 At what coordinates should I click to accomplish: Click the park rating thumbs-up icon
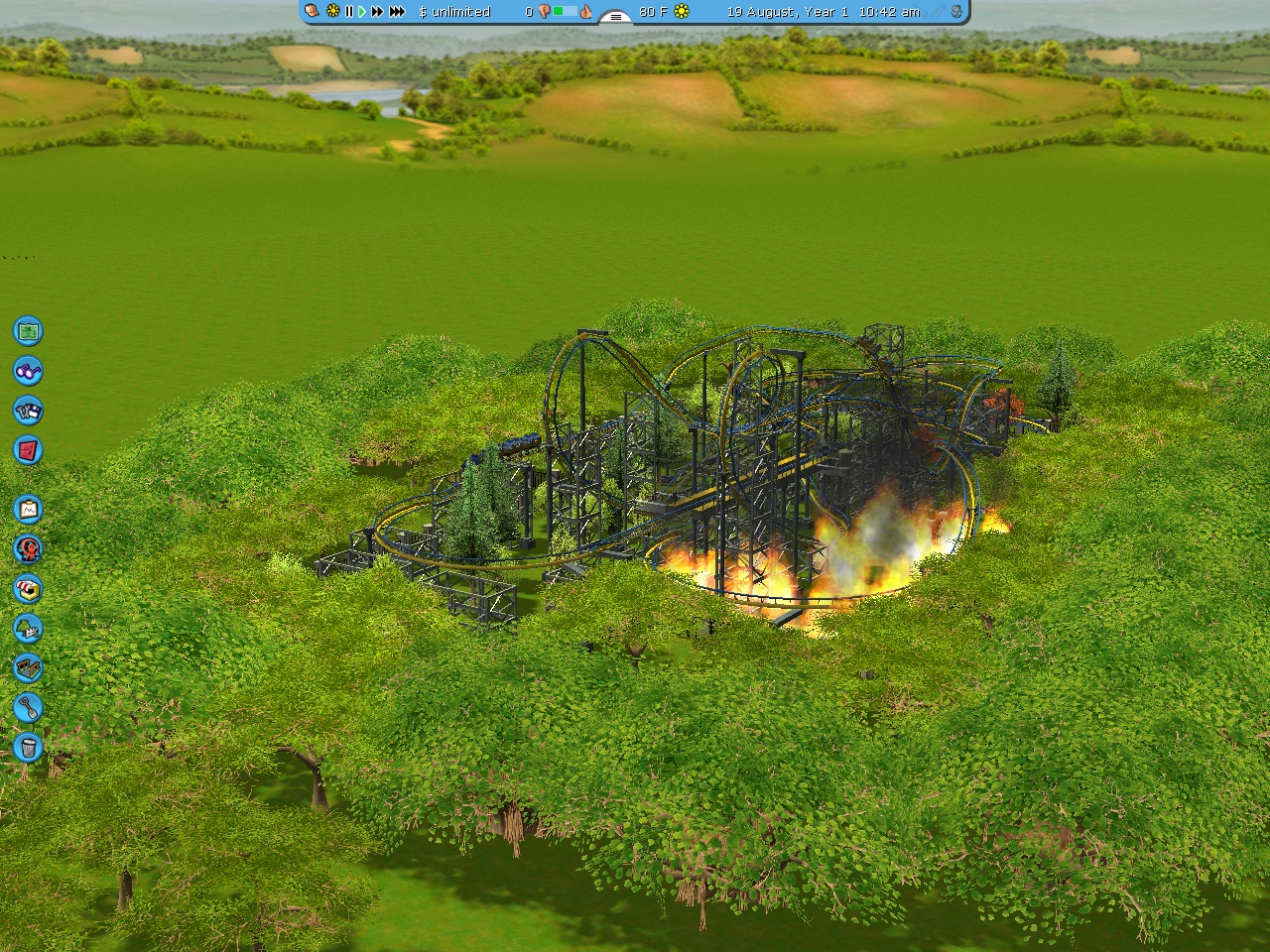tap(586, 12)
